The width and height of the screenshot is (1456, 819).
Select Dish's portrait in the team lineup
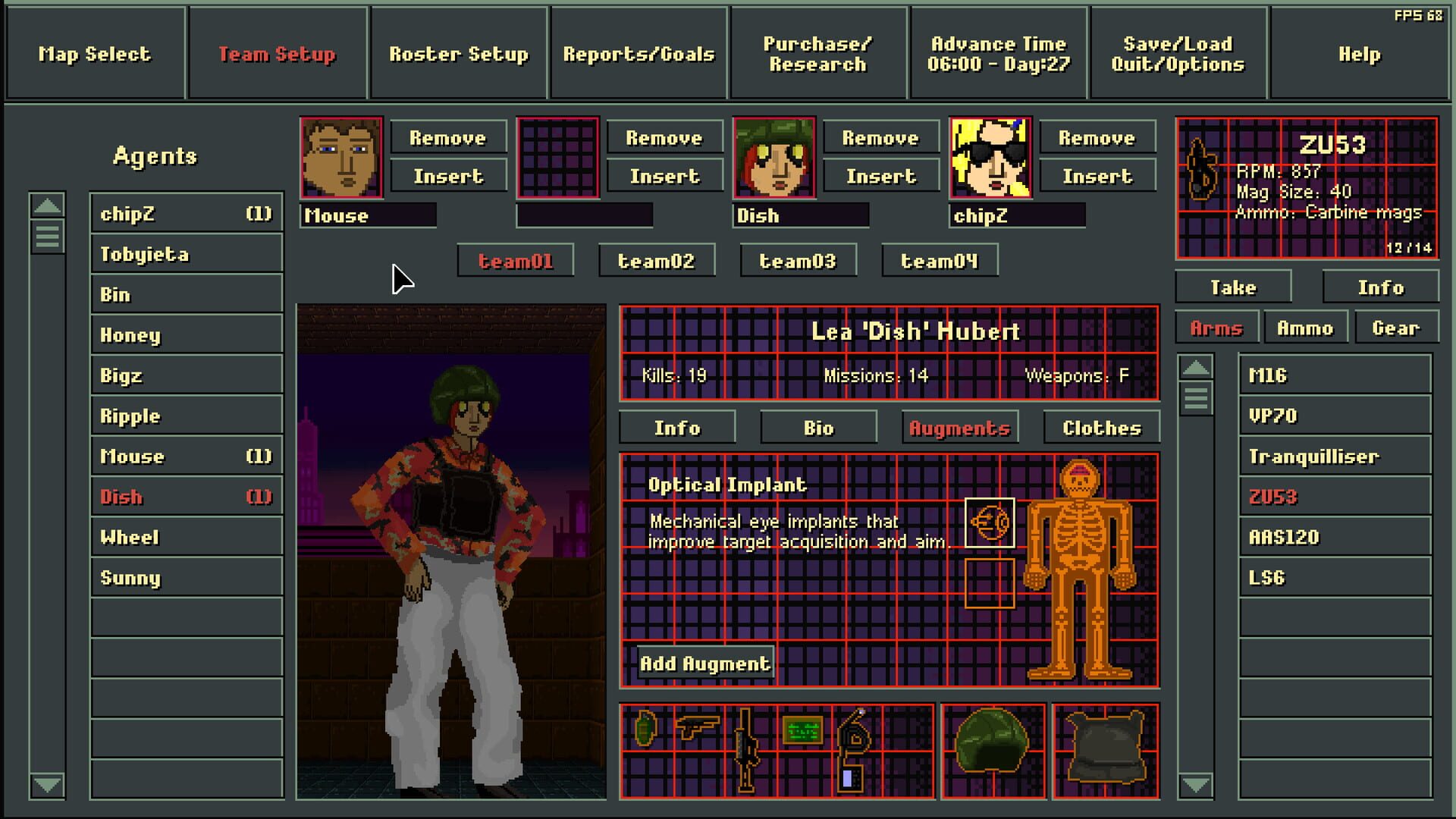[x=774, y=158]
